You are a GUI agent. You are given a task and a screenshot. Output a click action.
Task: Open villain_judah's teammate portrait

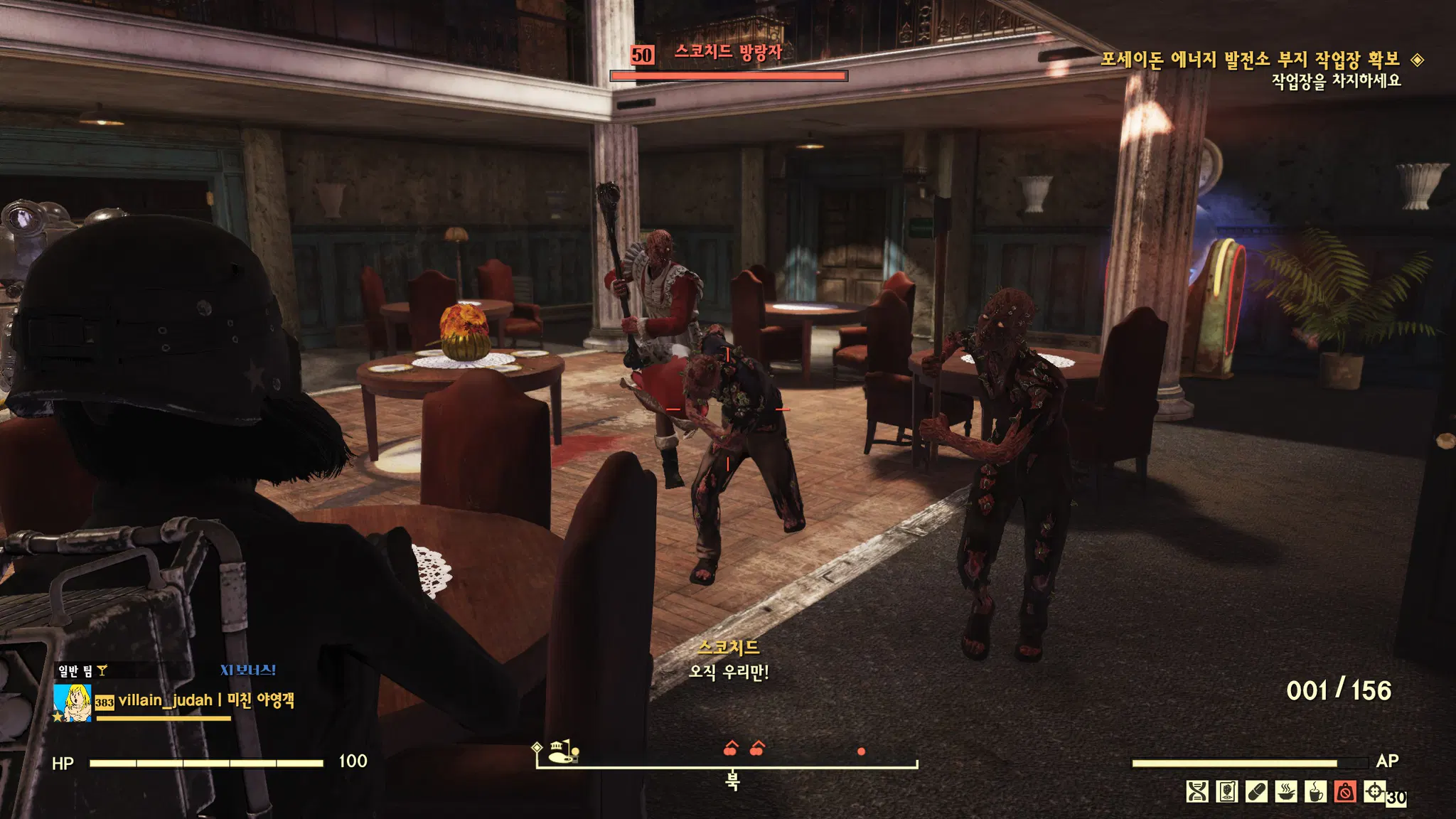73,702
